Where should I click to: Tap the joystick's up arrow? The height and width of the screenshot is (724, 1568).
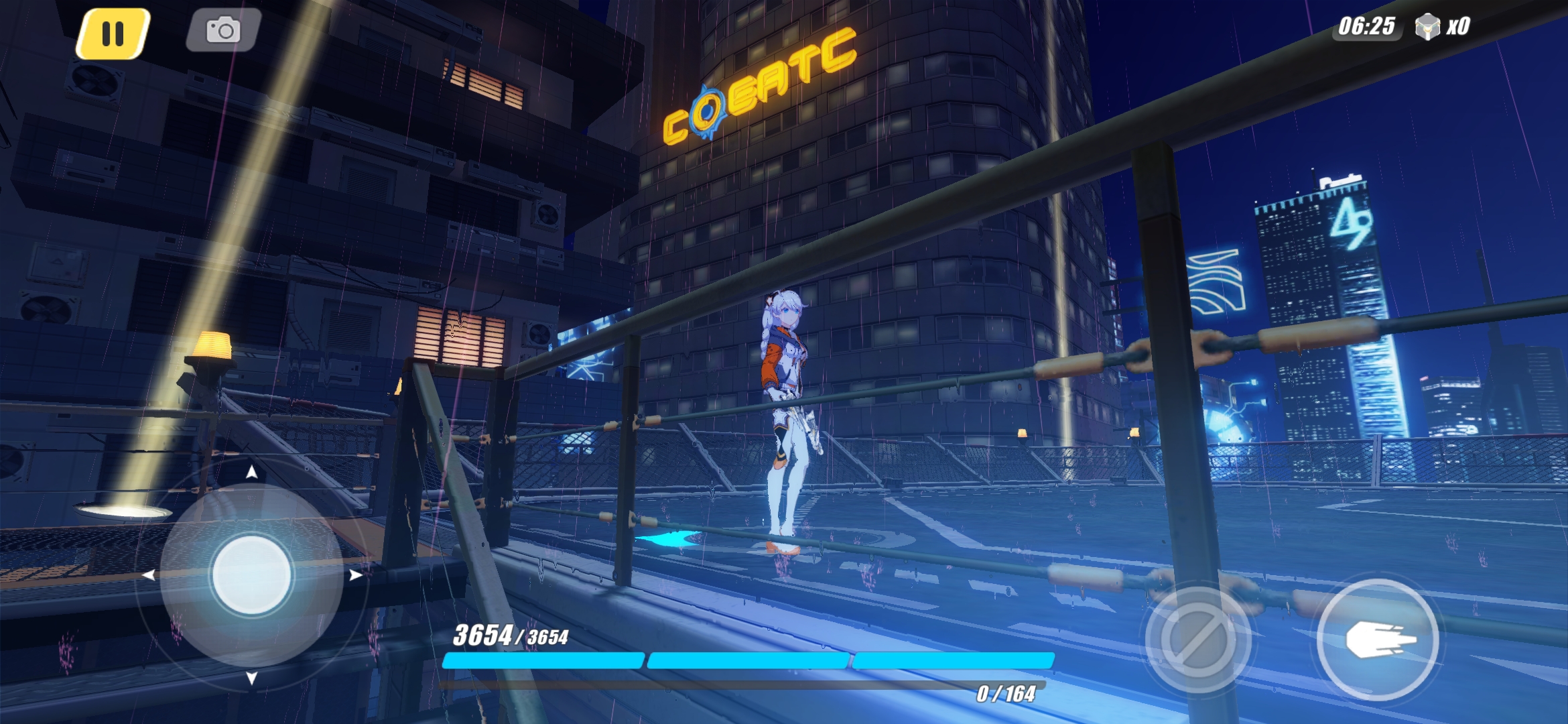point(251,473)
